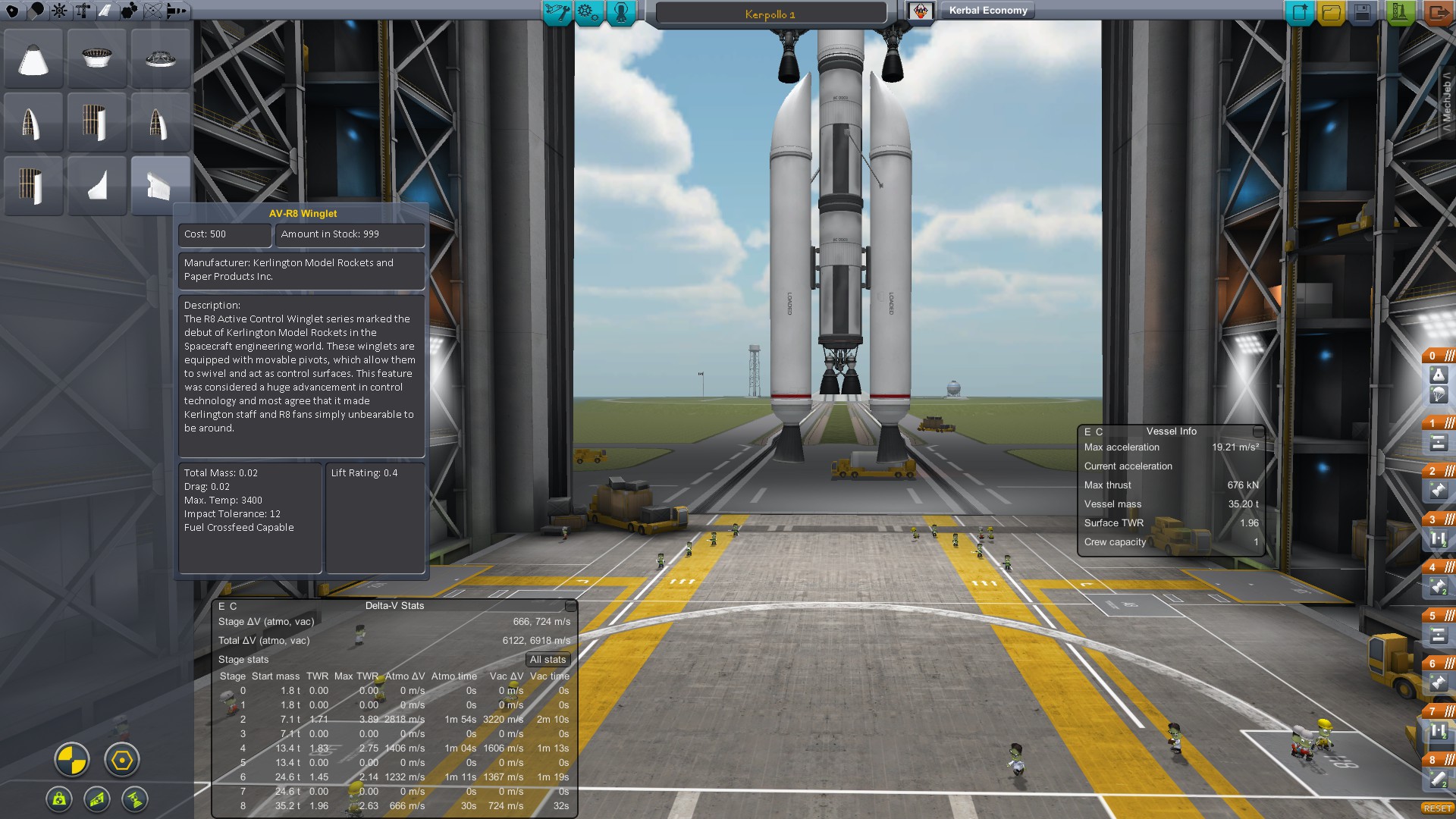The width and height of the screenshot is (1456, 819).
Task: Click the mission flag button
Action: pyautogui.click(x=921, y=11)
